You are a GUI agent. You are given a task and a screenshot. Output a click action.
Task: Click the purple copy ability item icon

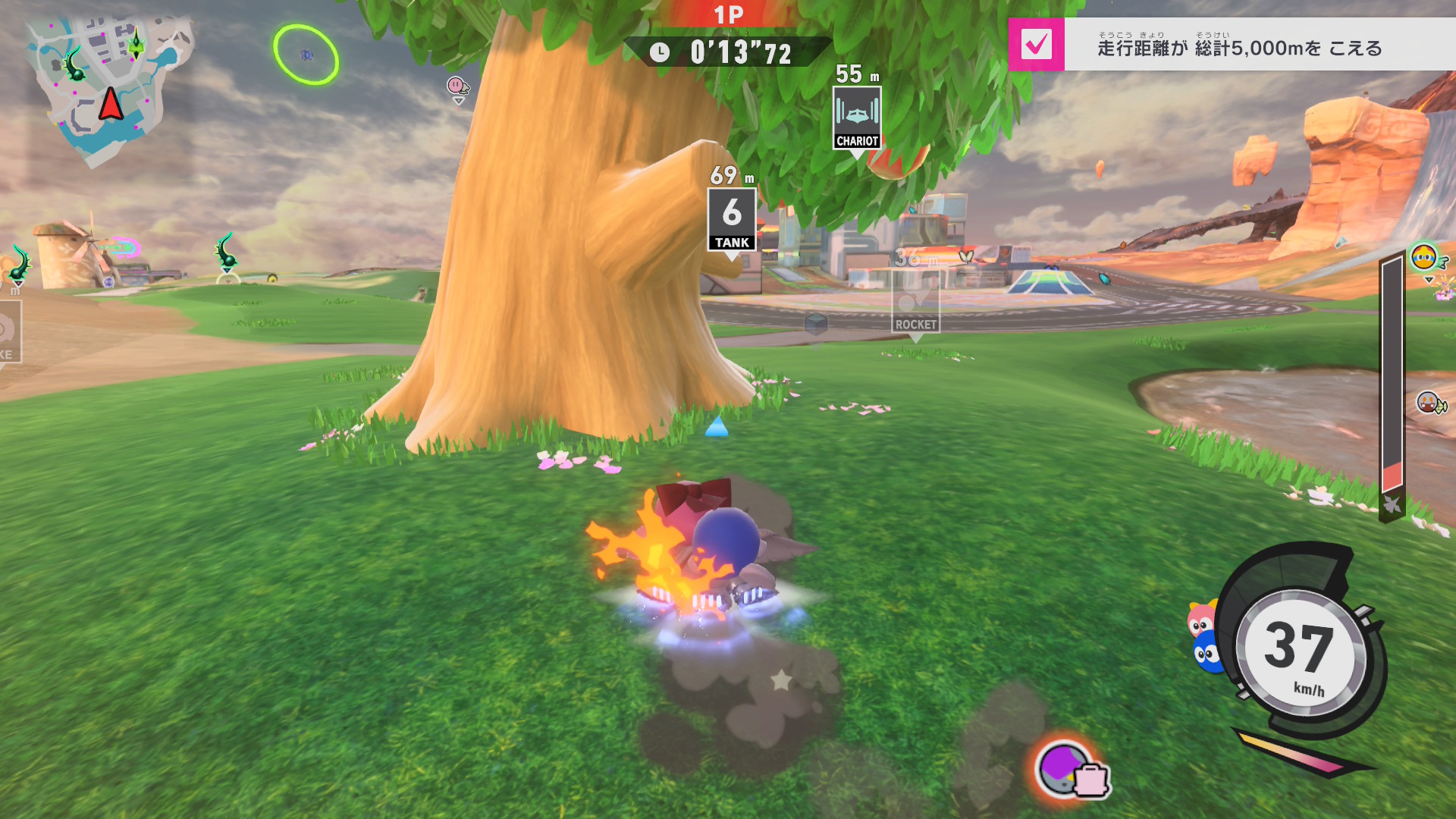[1065, 767]
